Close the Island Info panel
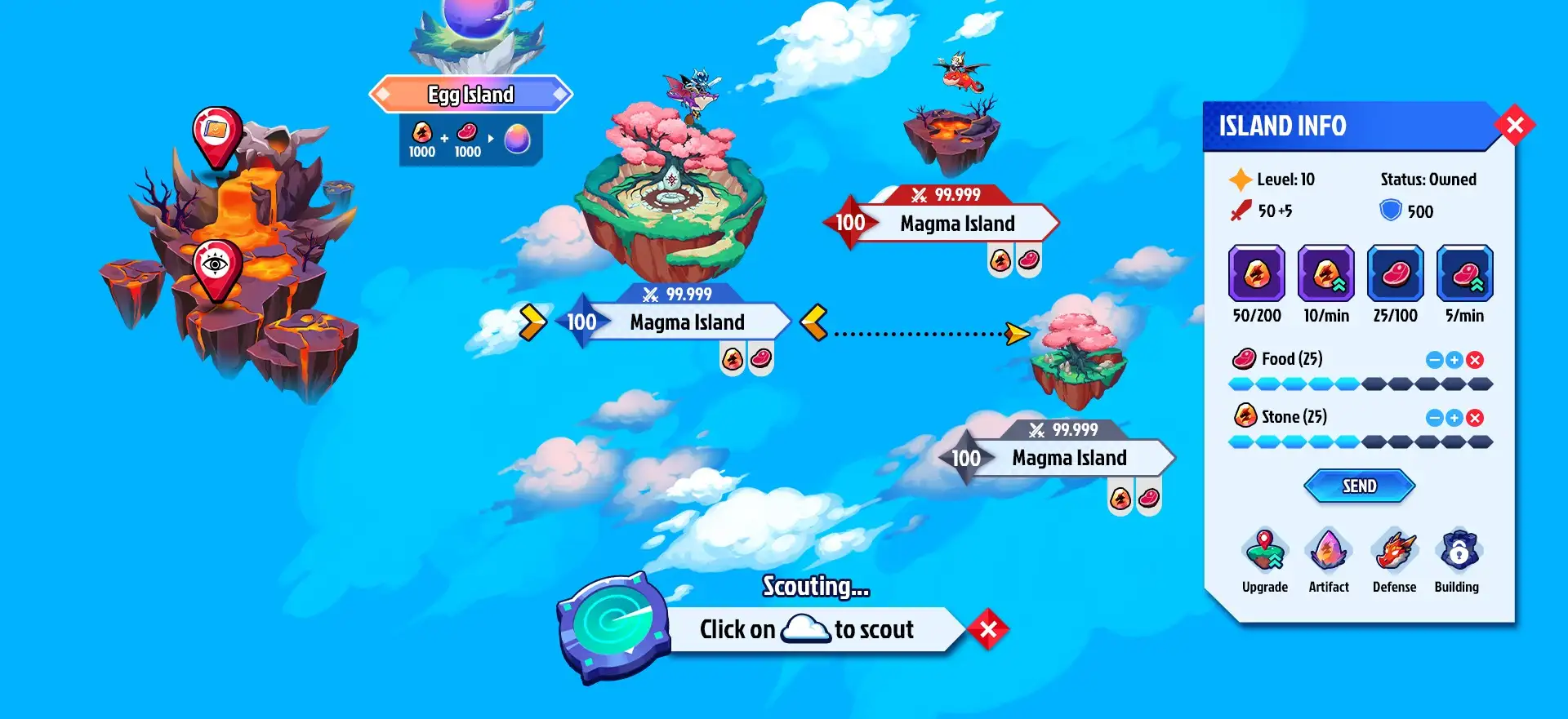This screenshot has height=719, width=1568. [1514, 125]
